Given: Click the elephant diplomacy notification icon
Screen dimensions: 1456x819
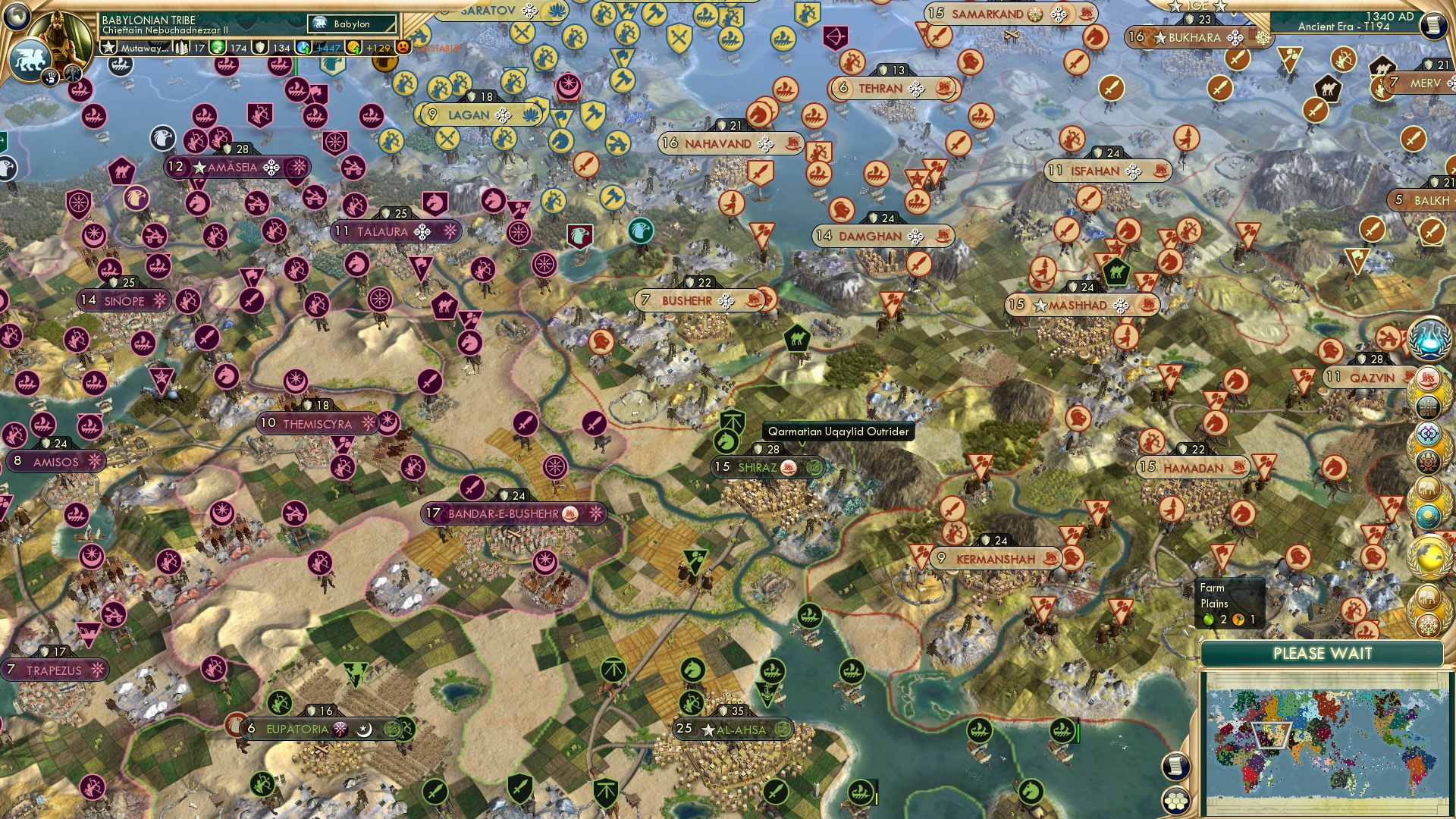Looking at the screenshot, I should 1429,488.
